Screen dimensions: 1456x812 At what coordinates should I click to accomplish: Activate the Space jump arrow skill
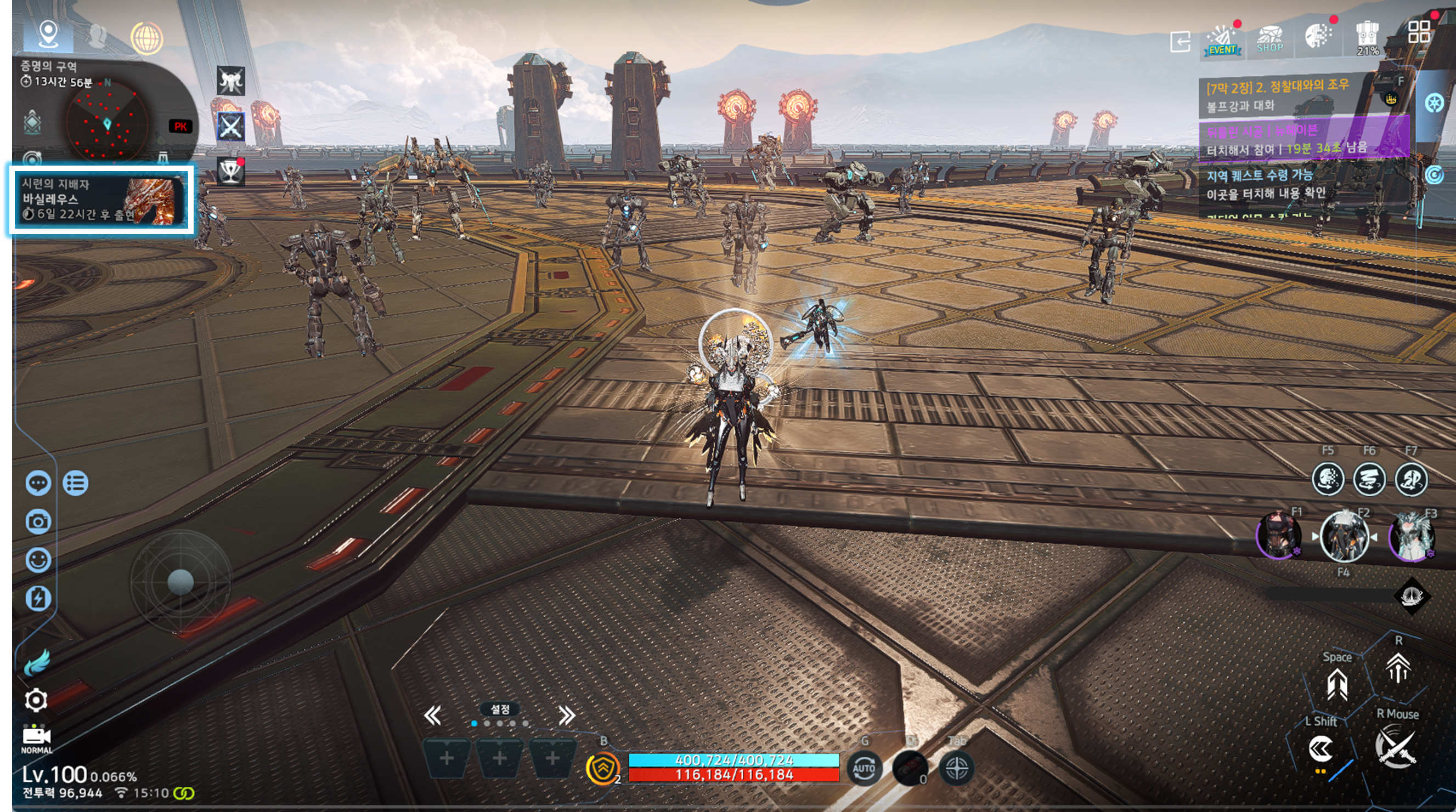click(x=1337, y=683)
